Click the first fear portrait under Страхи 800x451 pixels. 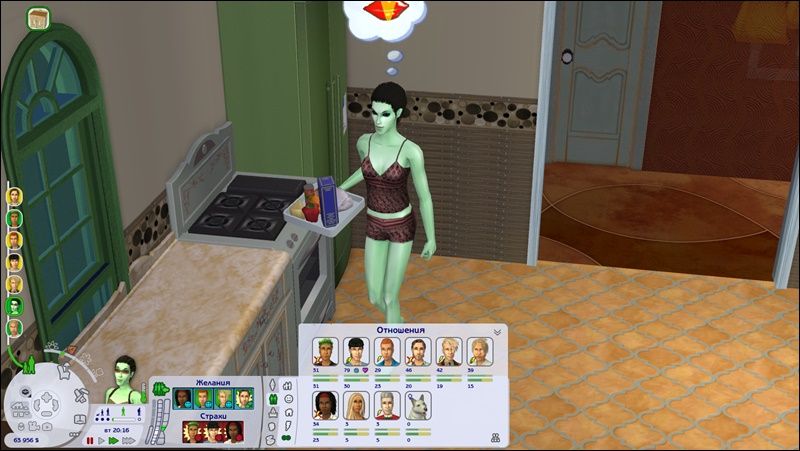click(x=189, y=431)
